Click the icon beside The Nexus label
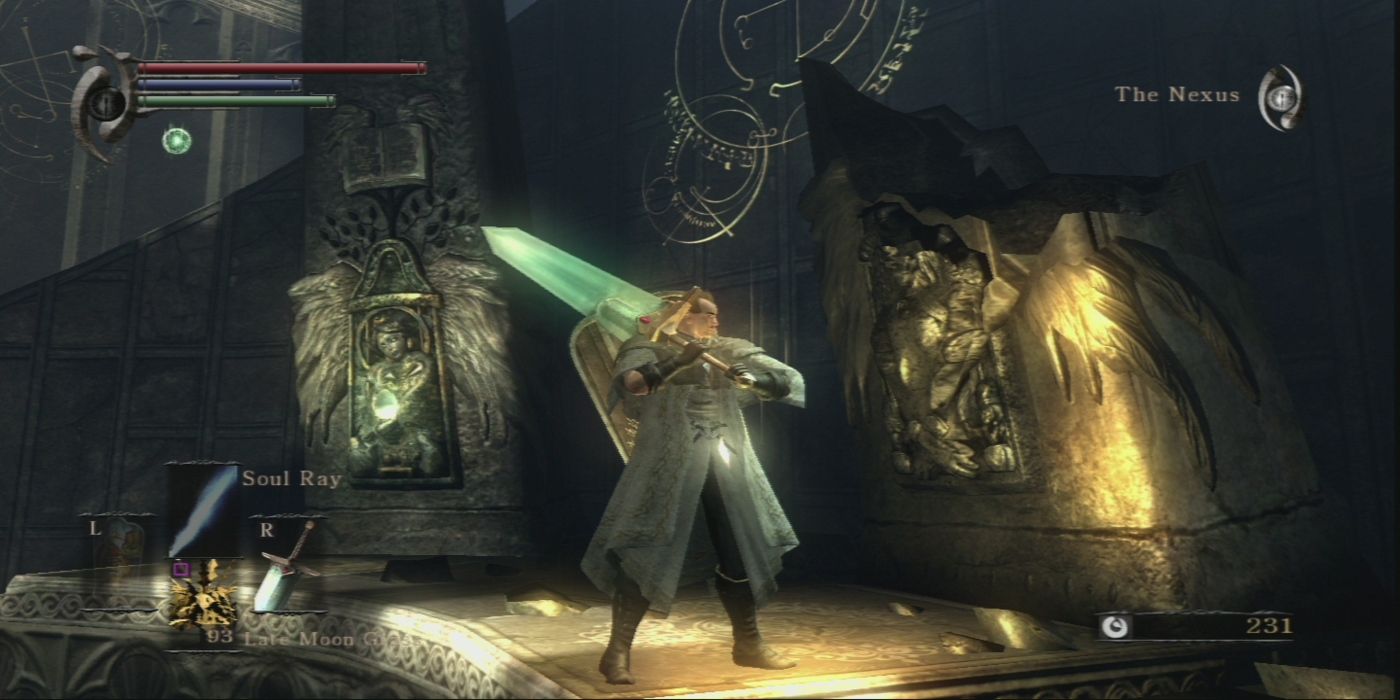This screenshot has width=1400, height=700. pyautogui.click(x=1281, y=97)
